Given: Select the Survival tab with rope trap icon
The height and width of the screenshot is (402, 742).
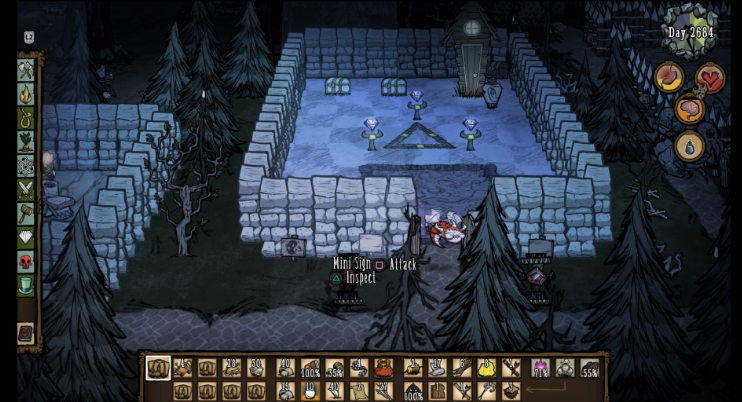Looking at the screenshot, I should point(26,119).
